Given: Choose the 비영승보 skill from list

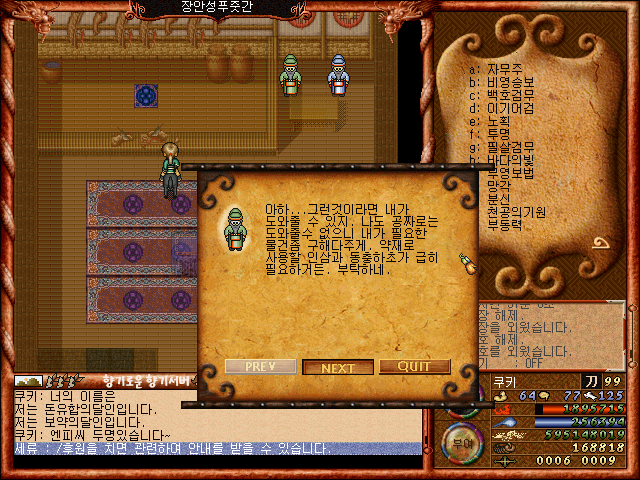Looking at the screenshot, I should (510, 81).
